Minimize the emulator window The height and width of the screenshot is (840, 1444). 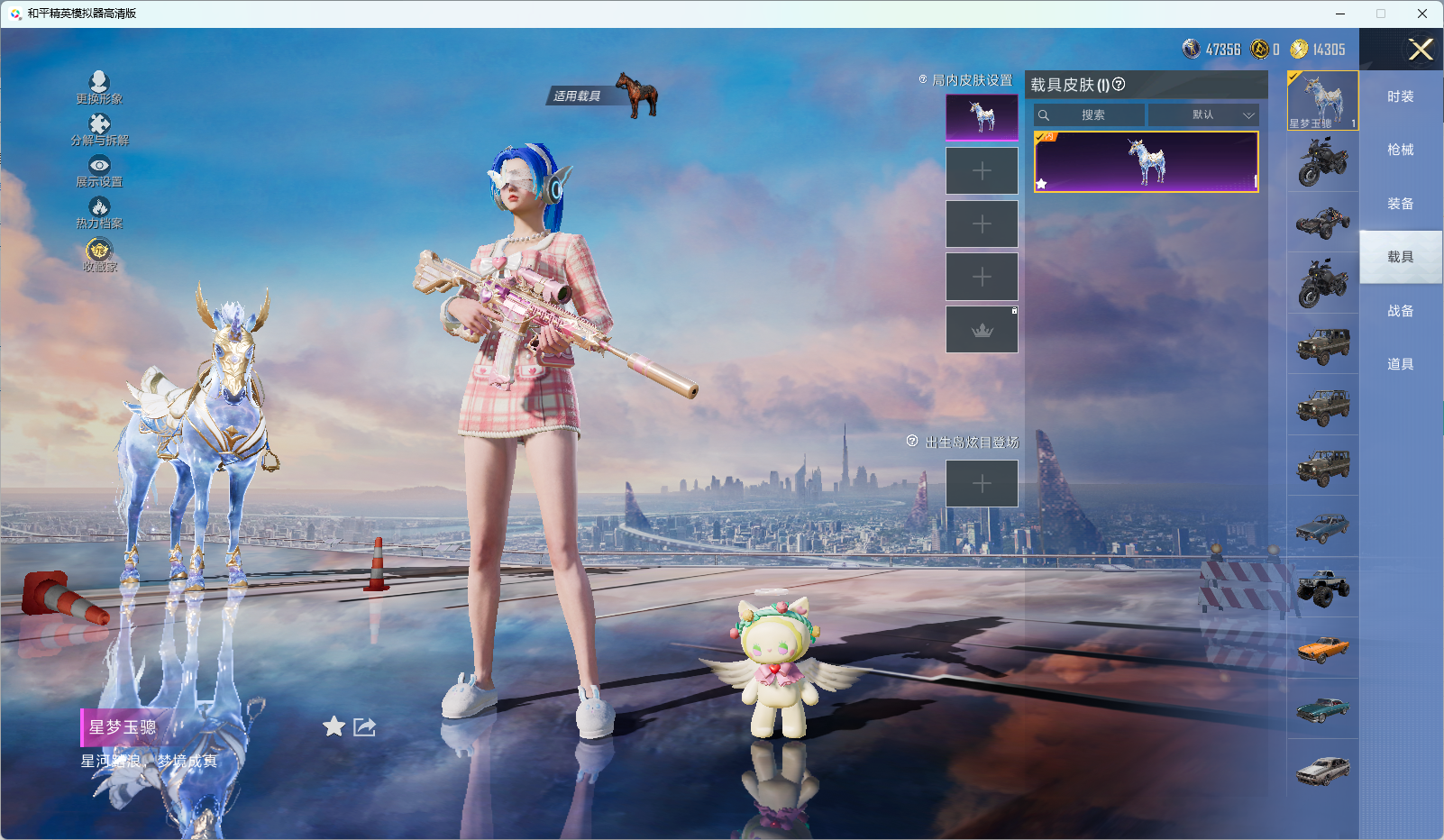click(x=1340, y=14)
